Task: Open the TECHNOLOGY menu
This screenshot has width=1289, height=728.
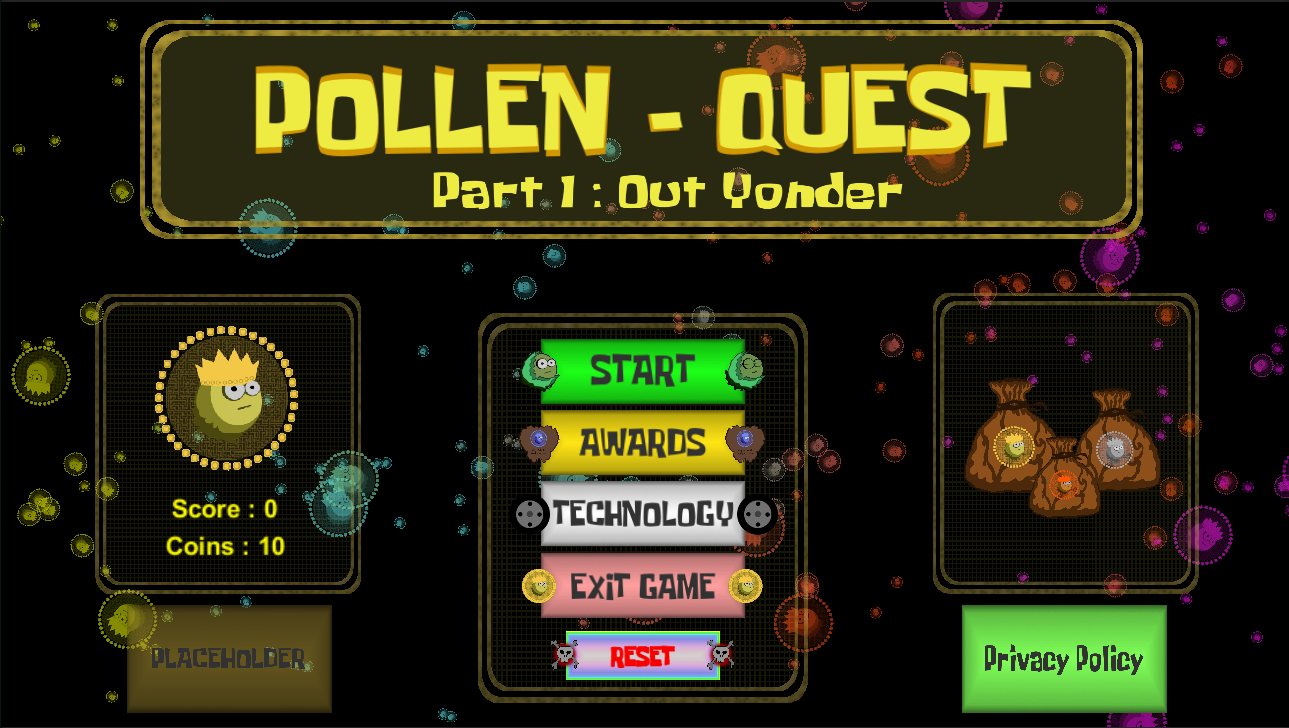Action: pos(643,516)
